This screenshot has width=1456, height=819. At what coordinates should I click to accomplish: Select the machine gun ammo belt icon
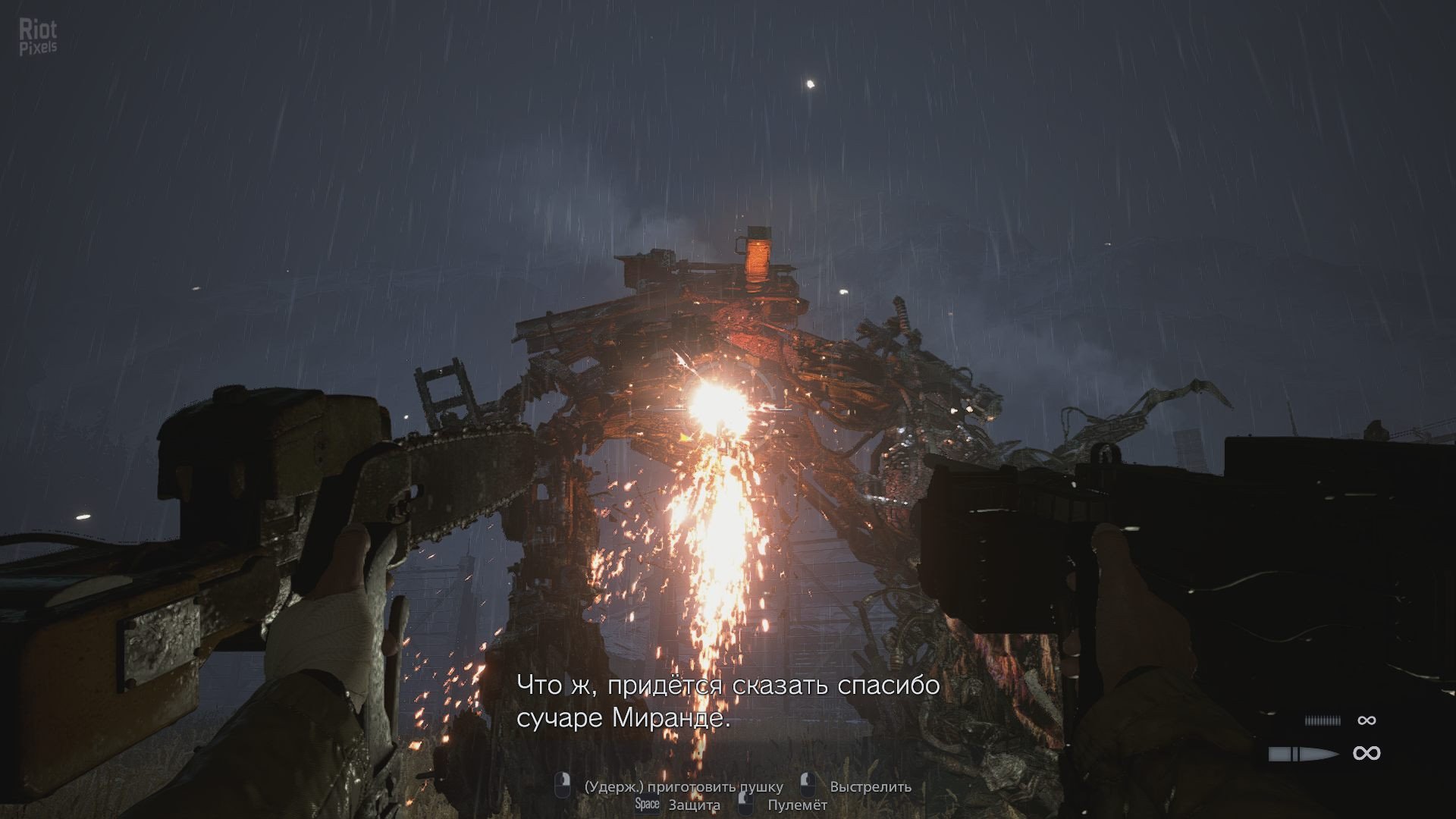pyautogui.click(x=1323, y=721)
